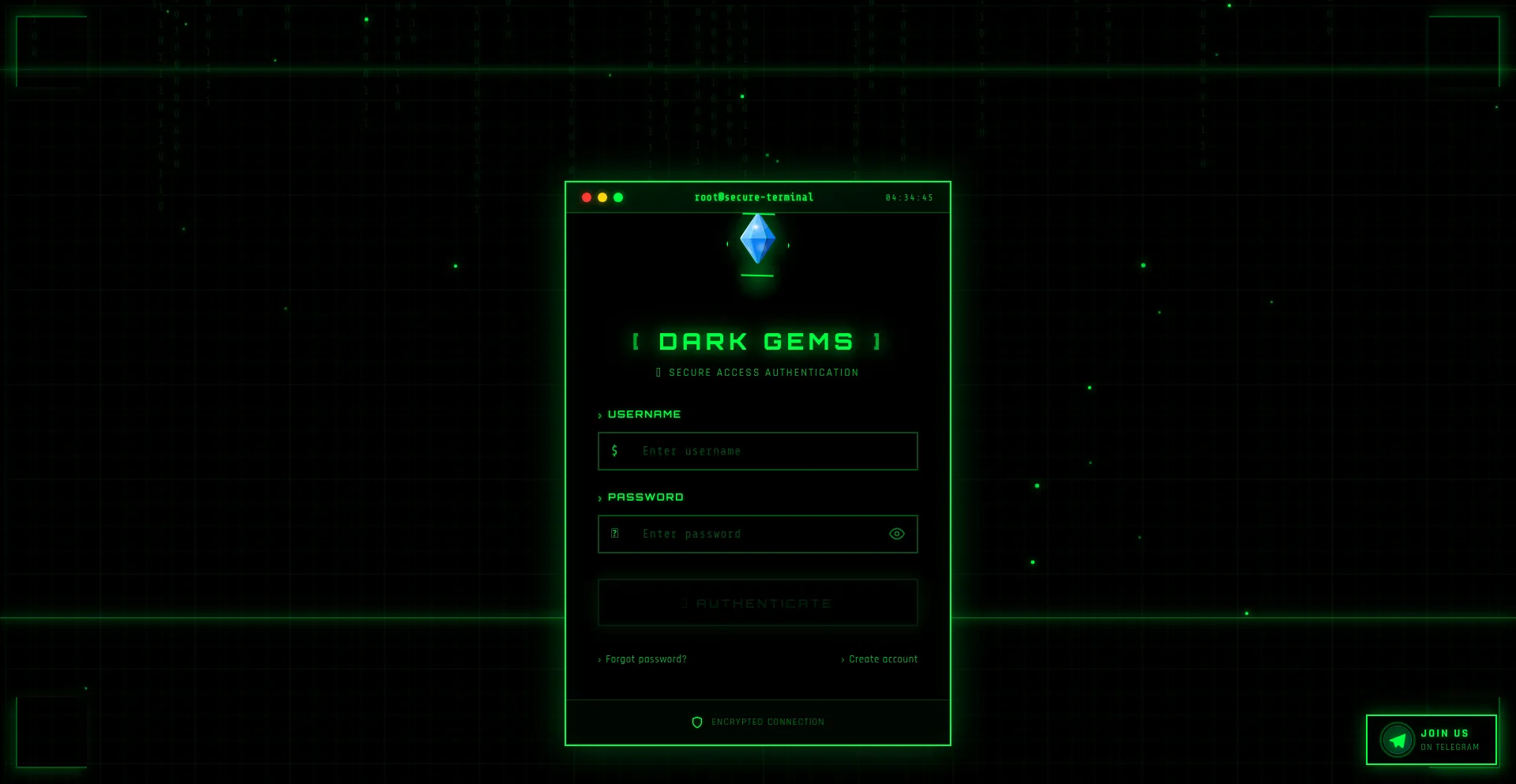
Task: Click the green divider line under the gem
Action: [x=756, y=275]
